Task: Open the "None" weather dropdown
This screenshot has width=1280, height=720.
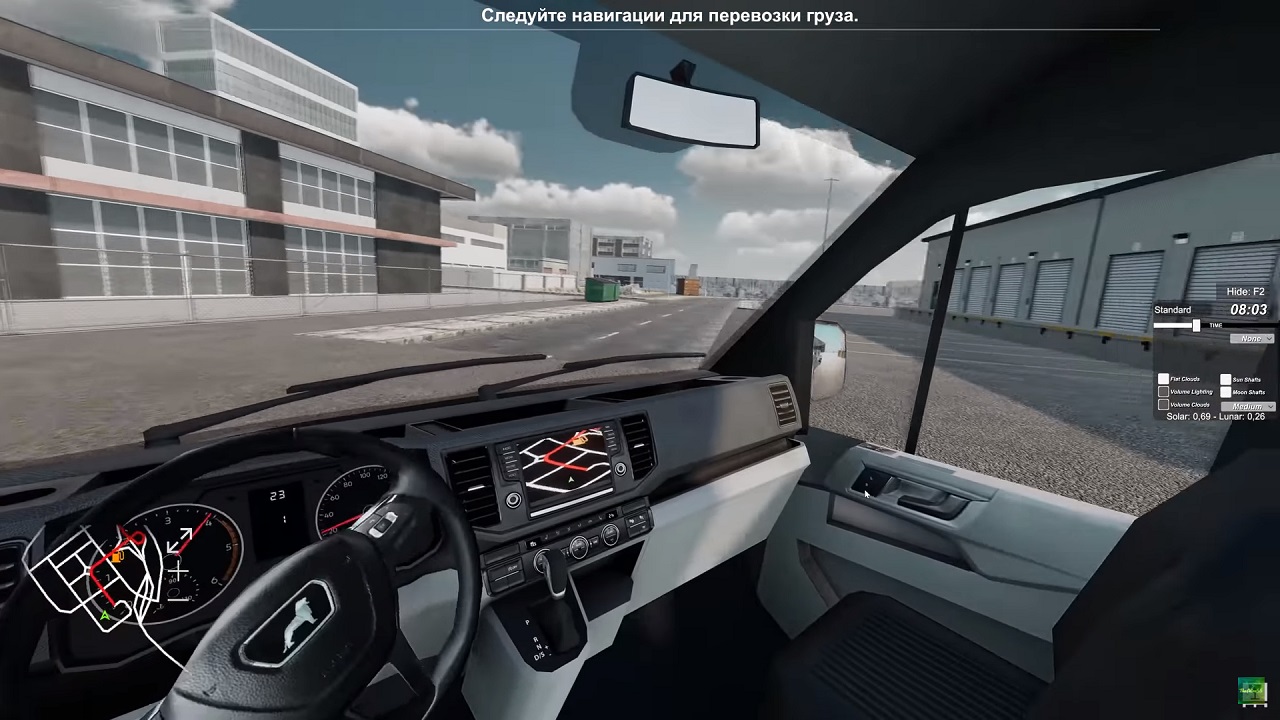Action: (1252, 339)
